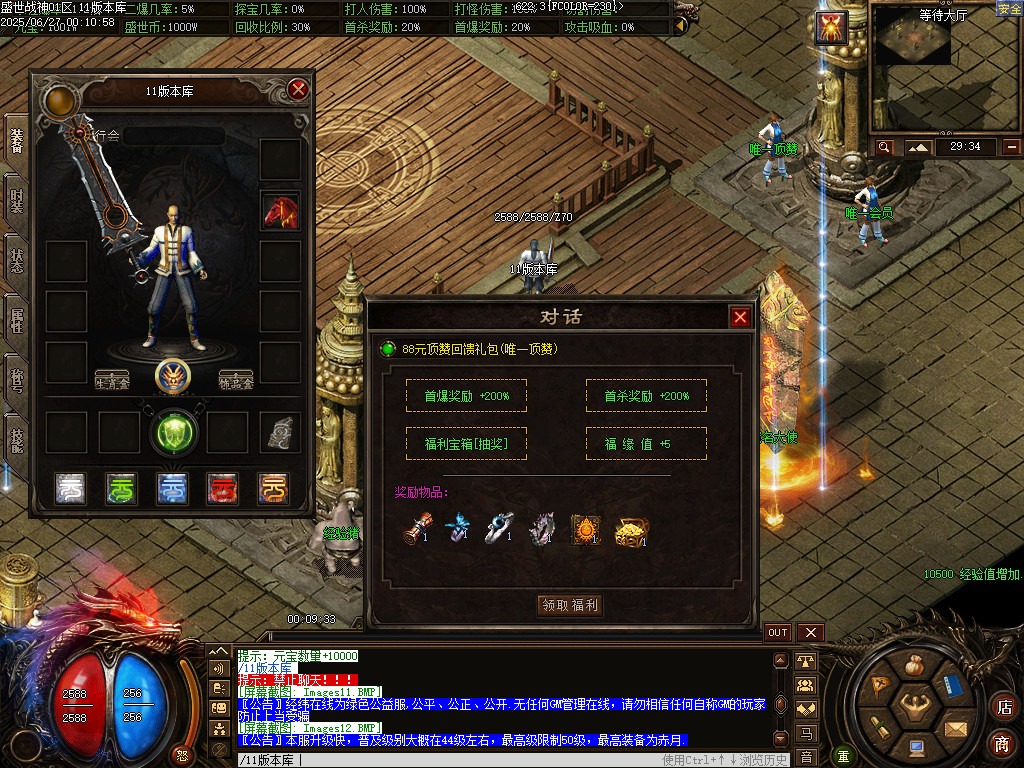This screenshot has width=1024, height=768.
Task: Open the 生肖盒 zodiac box
Action: (x=112, y=381)
